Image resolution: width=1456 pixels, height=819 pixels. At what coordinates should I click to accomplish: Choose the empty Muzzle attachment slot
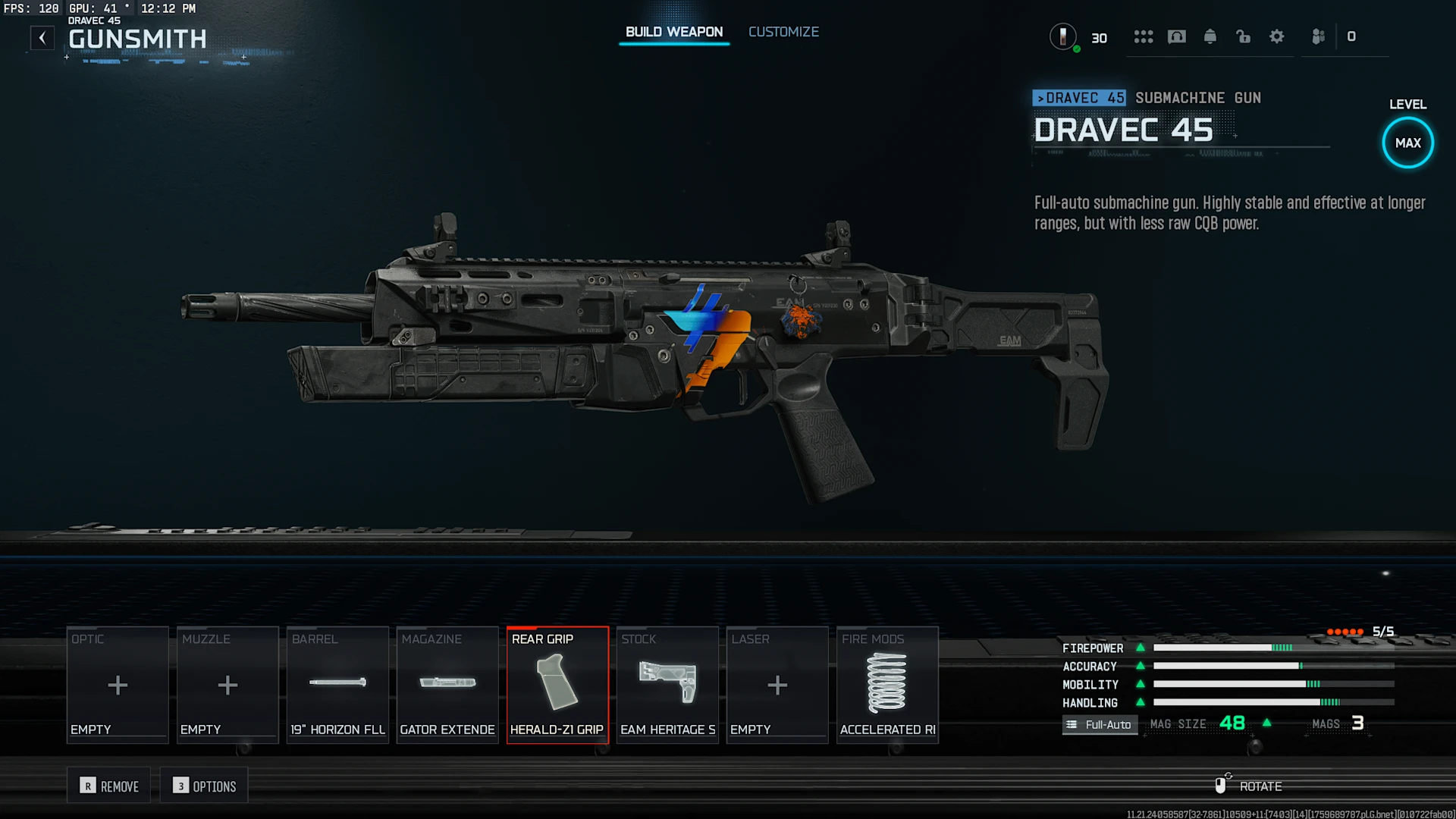(227, 685)
